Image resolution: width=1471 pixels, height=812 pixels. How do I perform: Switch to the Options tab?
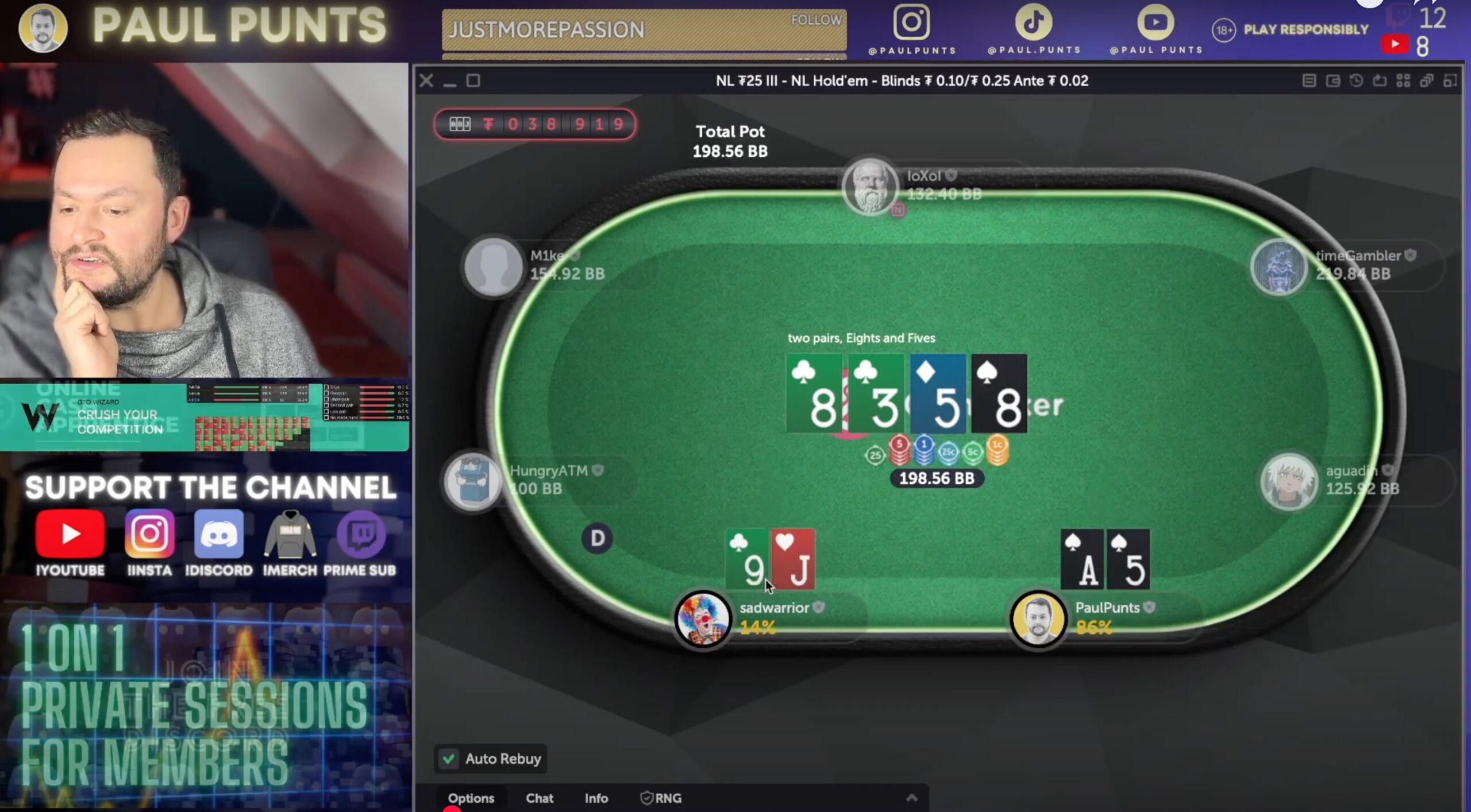pos(471,798)
